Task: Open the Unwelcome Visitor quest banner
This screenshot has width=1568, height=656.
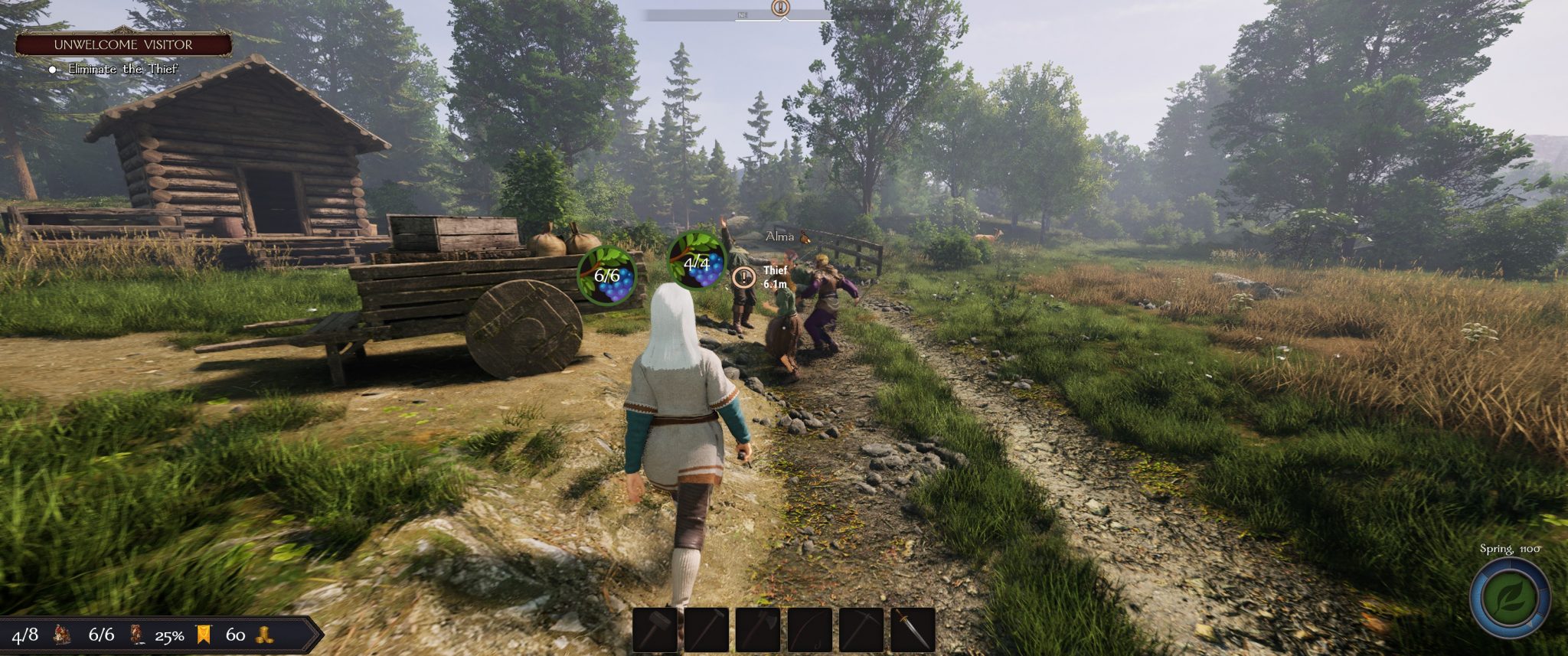Action: [x=123, y=44]
